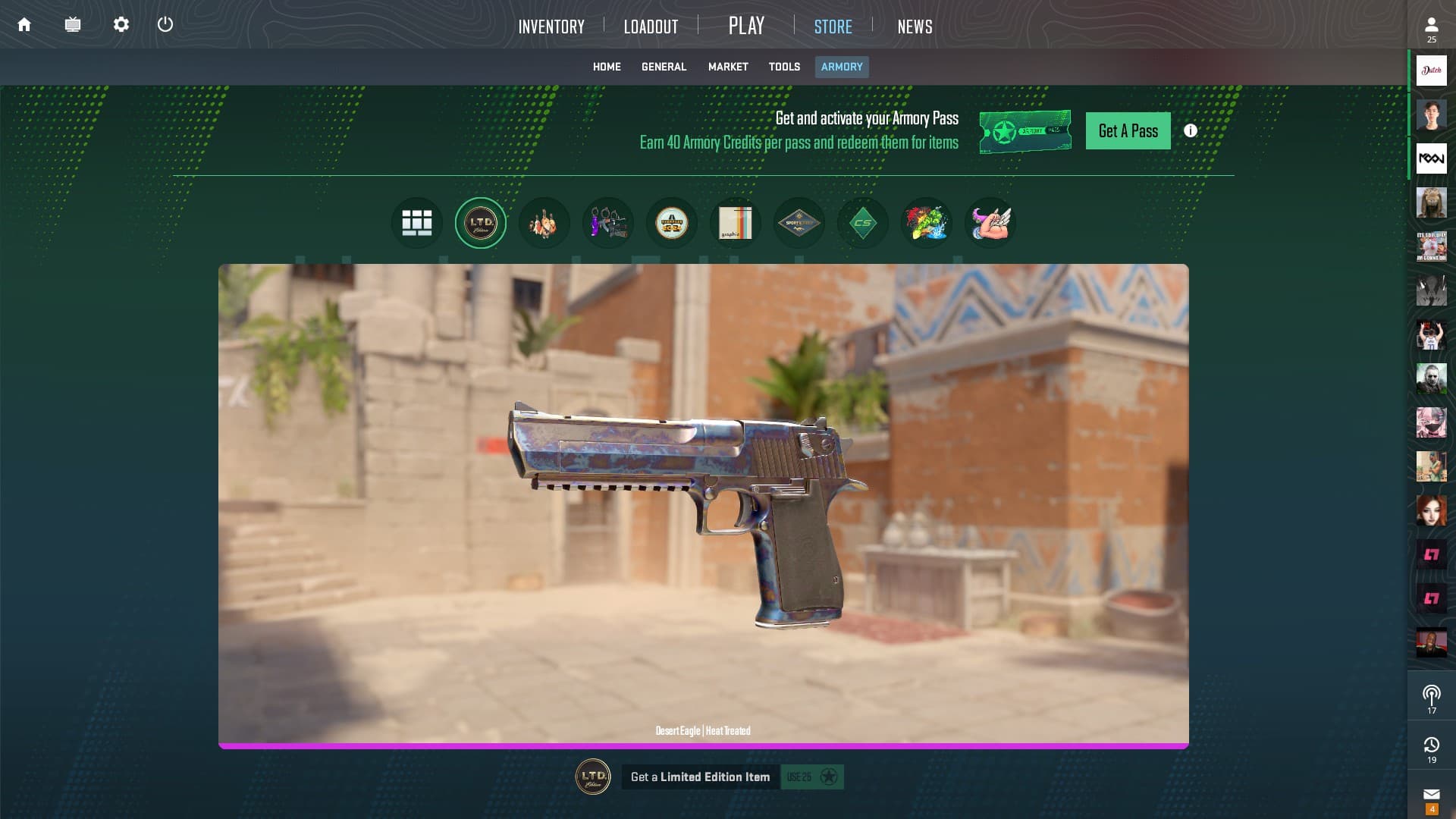
Task: Open the Armory Pass info tooltip icon
Action: point(1190,130)
